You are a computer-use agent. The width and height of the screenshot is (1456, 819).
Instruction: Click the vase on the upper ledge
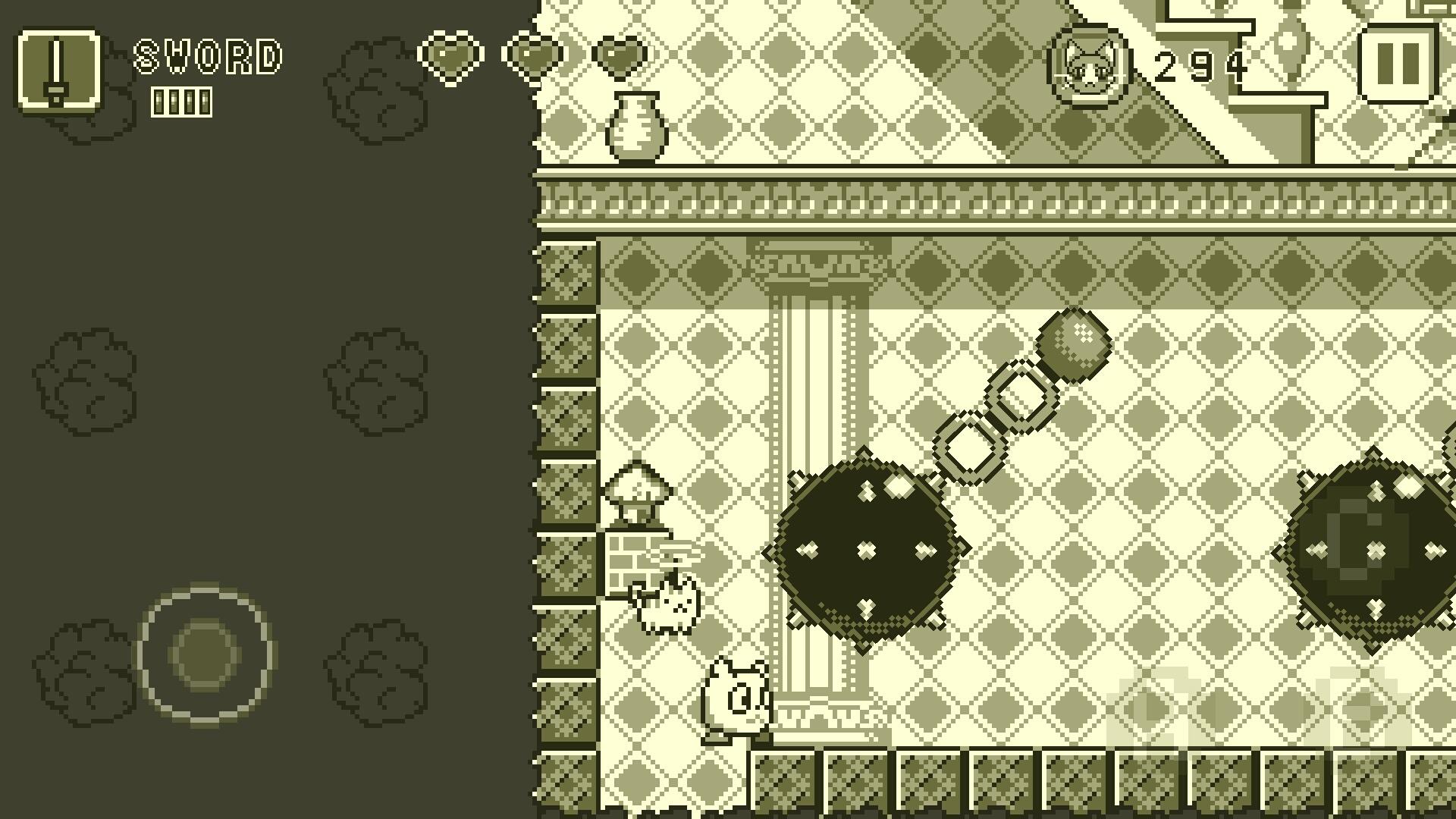pyautogui.click(x=637, y=125)
